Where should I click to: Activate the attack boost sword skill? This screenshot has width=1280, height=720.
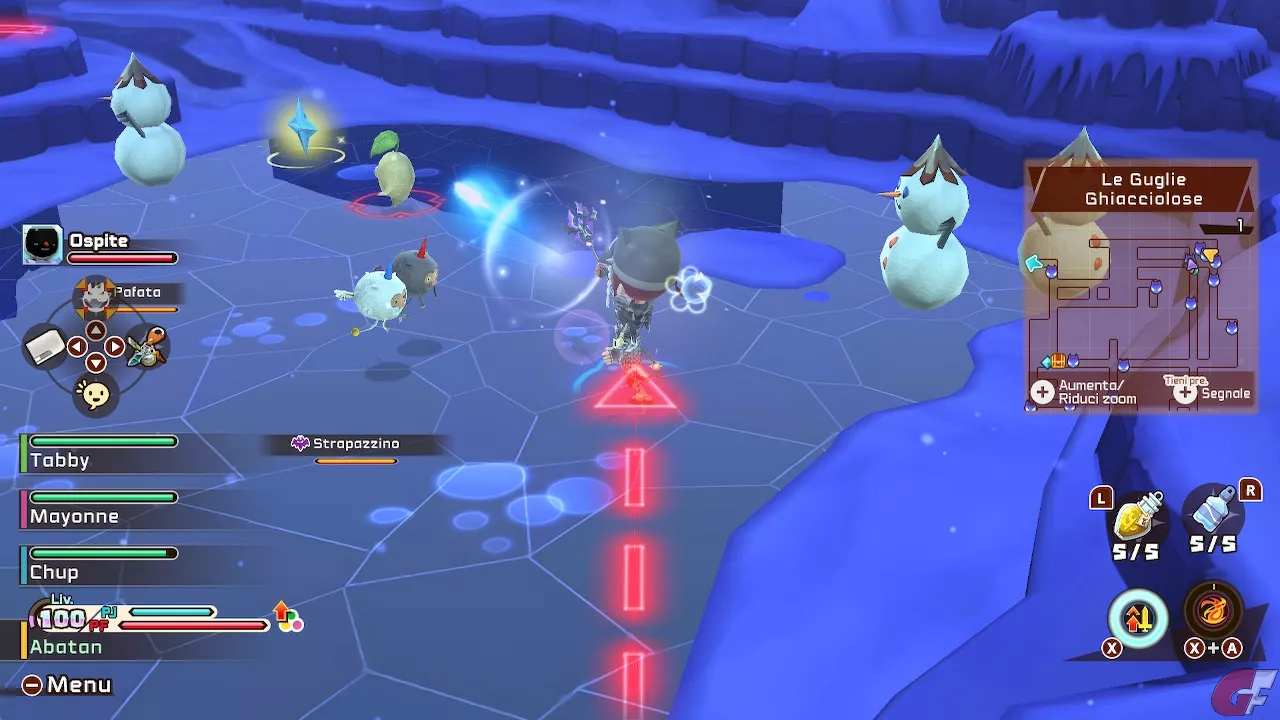point(1138,618)
